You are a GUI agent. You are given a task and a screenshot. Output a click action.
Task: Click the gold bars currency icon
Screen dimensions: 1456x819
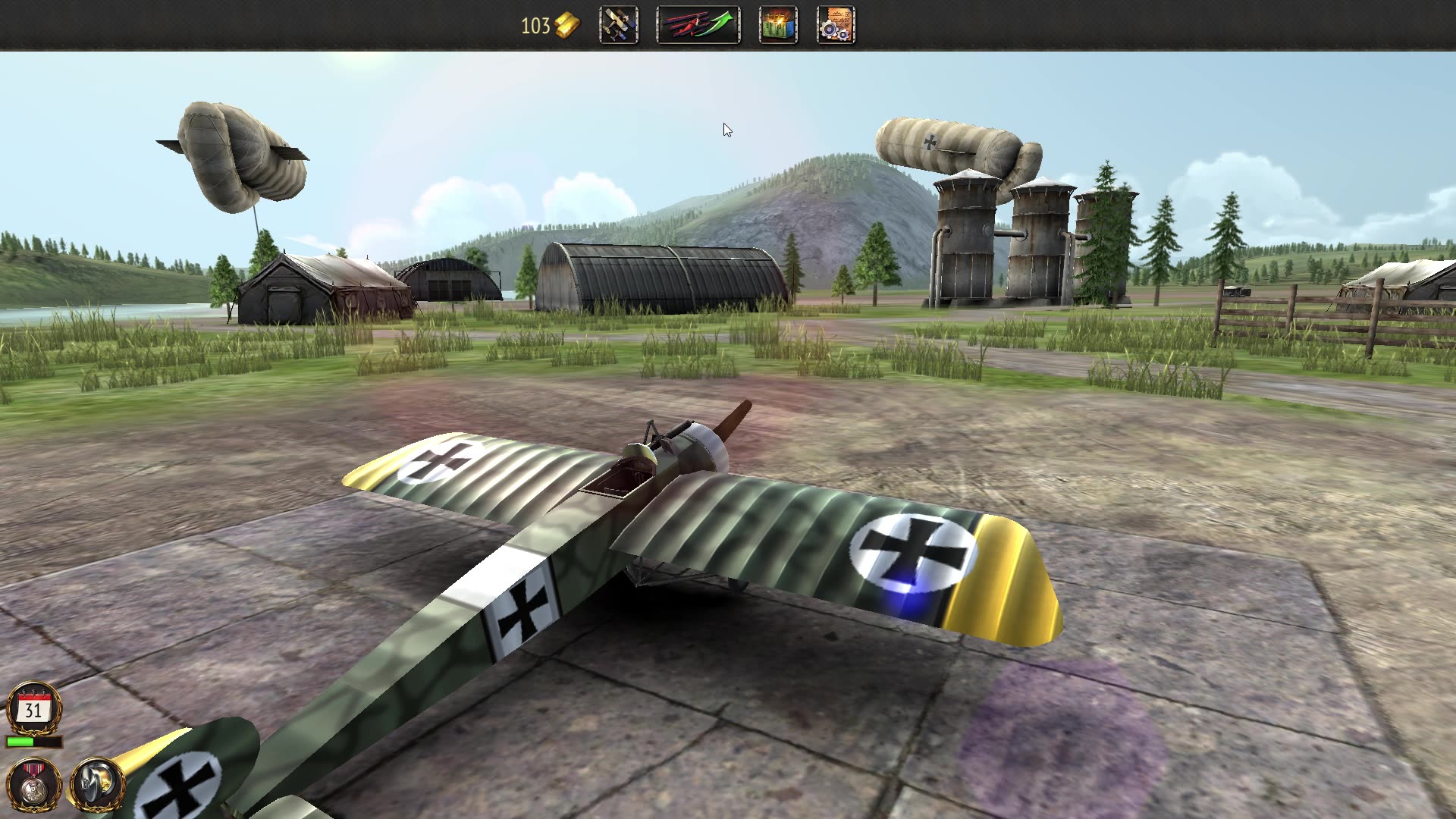(x=567, y=24)
